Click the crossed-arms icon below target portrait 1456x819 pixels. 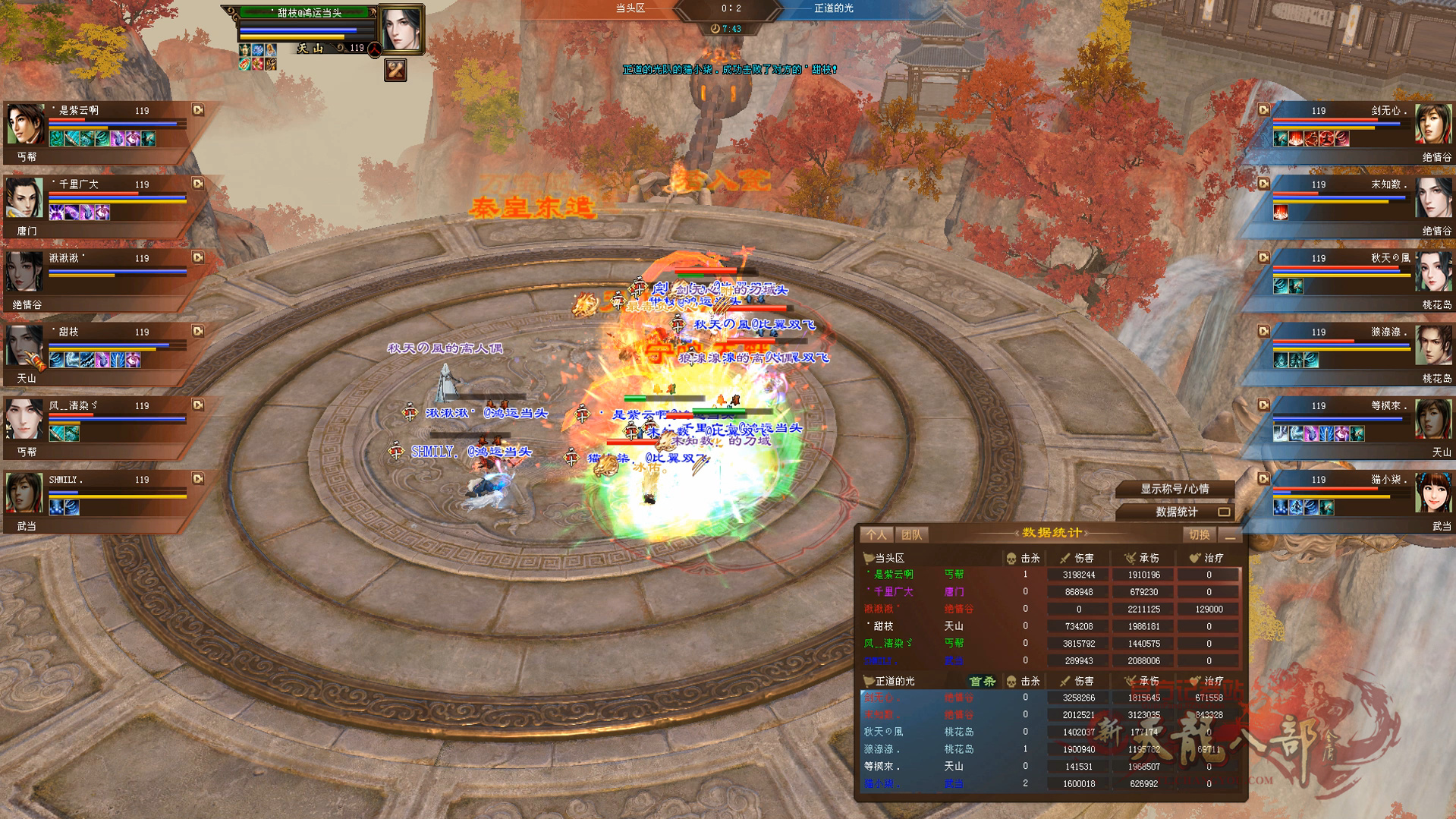pyautogui.click(x=395, y=71)
